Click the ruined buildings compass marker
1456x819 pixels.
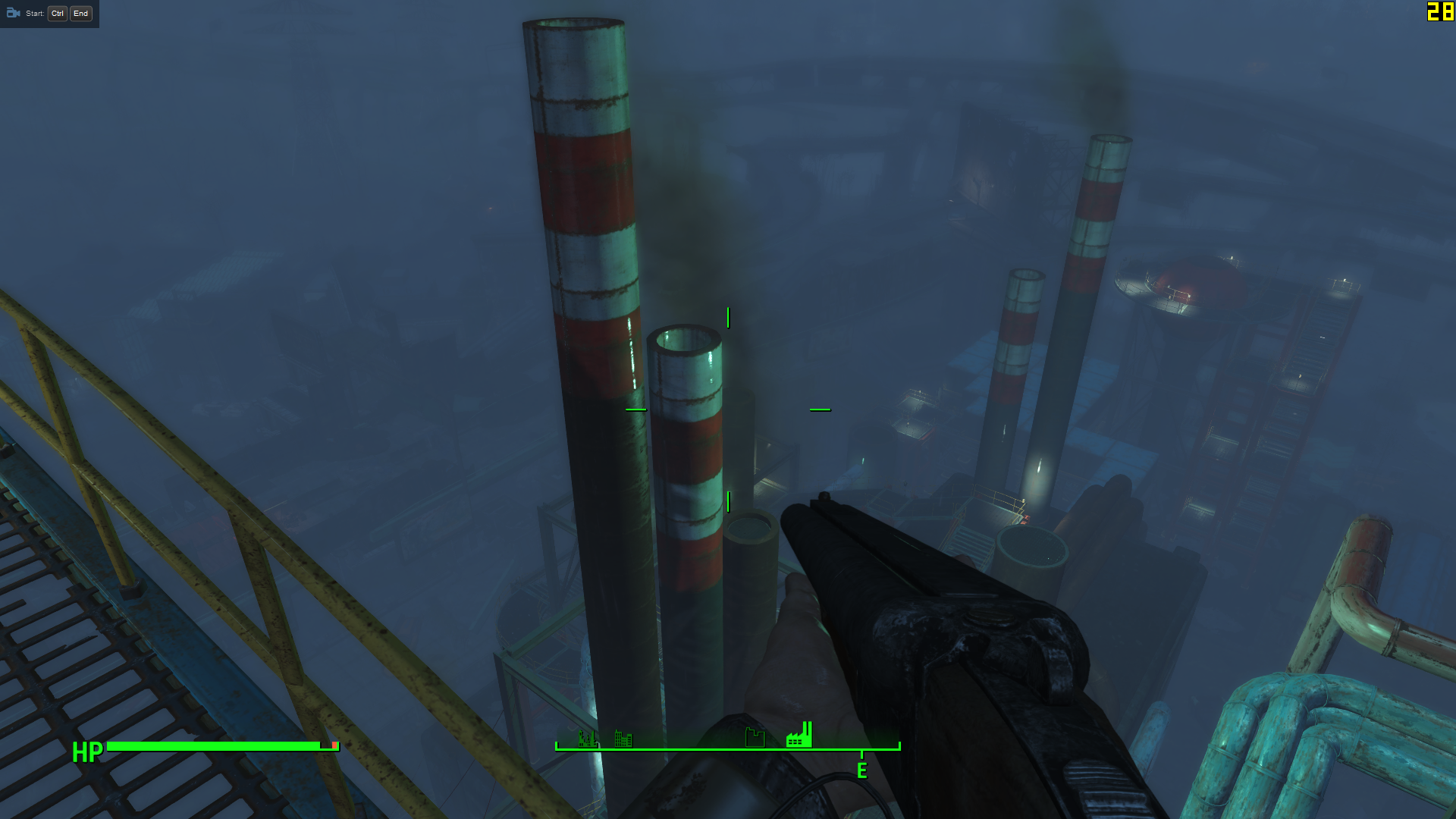587,738
